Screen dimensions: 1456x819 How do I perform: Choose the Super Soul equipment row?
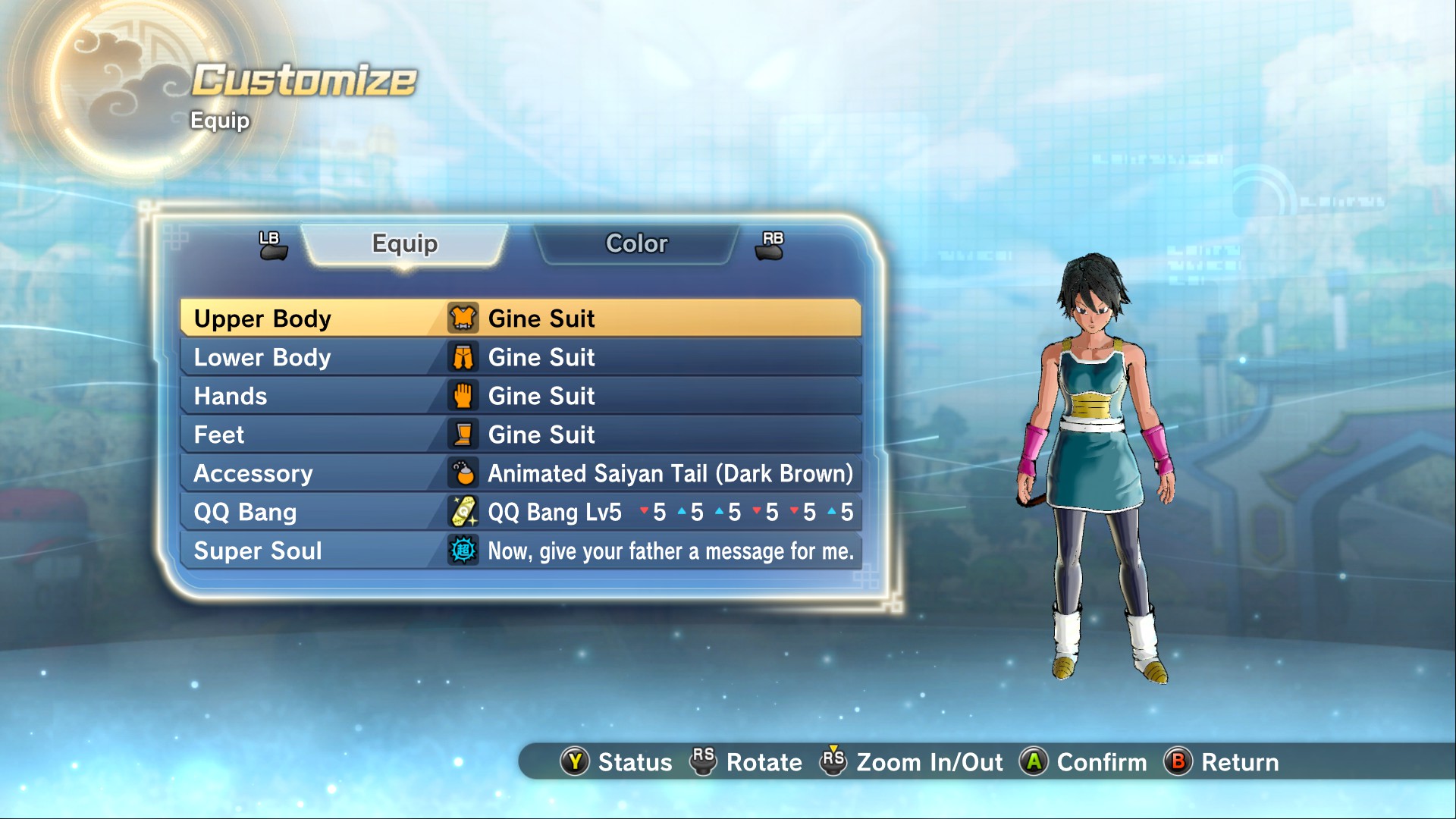(520, 551)
